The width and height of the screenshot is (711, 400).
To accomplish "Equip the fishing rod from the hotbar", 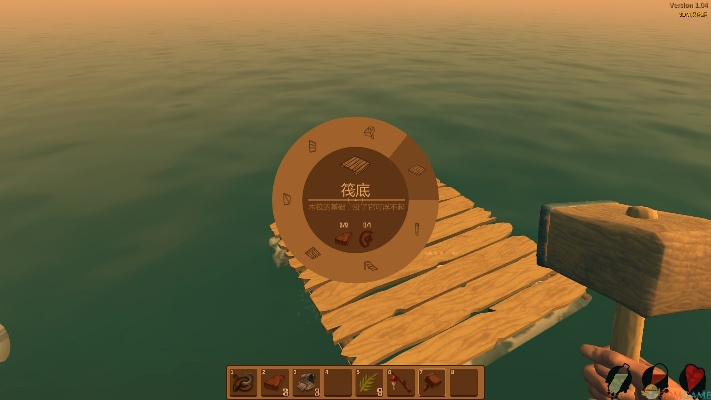I will (400, 382).
